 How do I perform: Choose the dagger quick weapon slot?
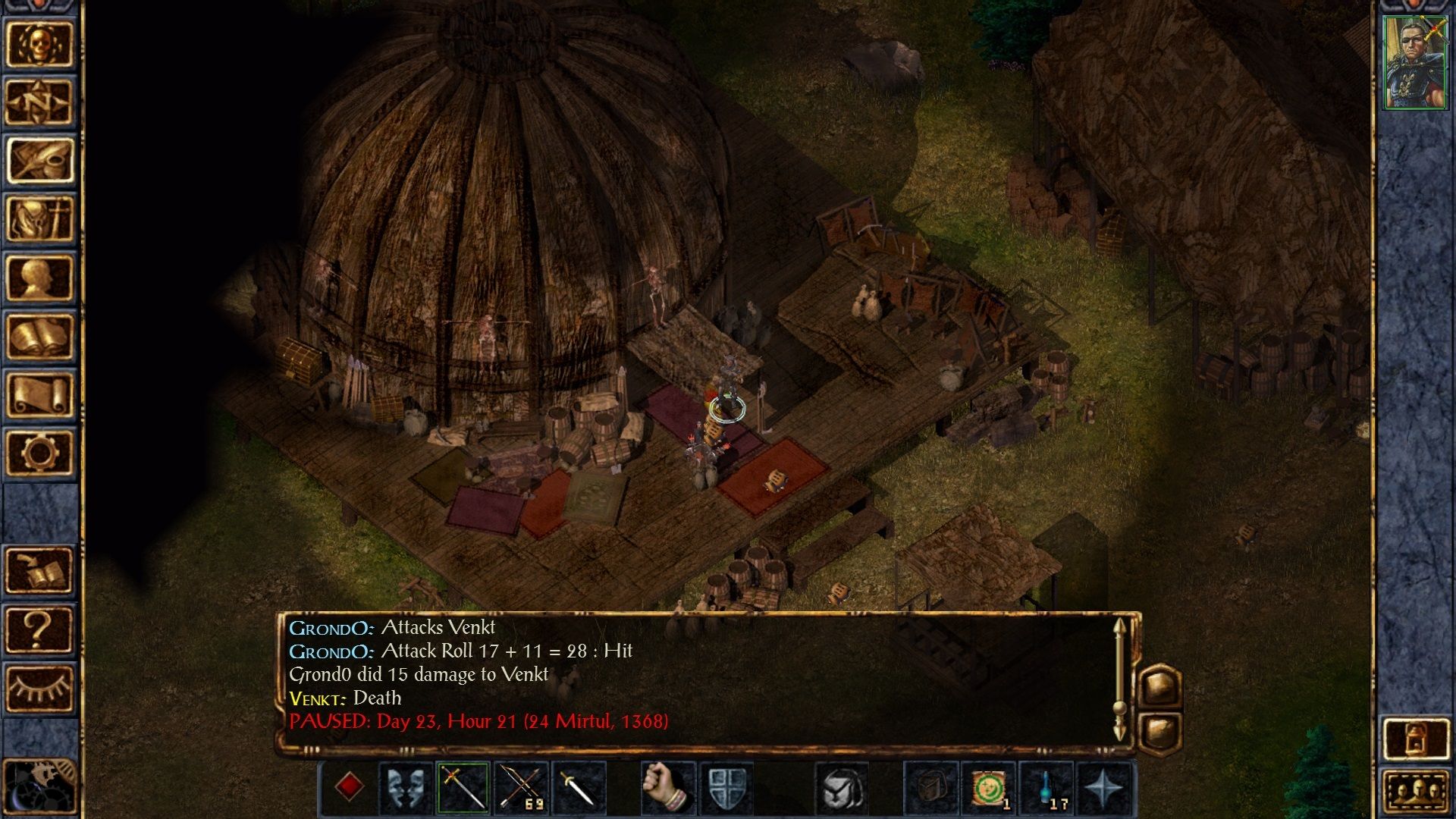pyautogui.click(x=579, y=787)
